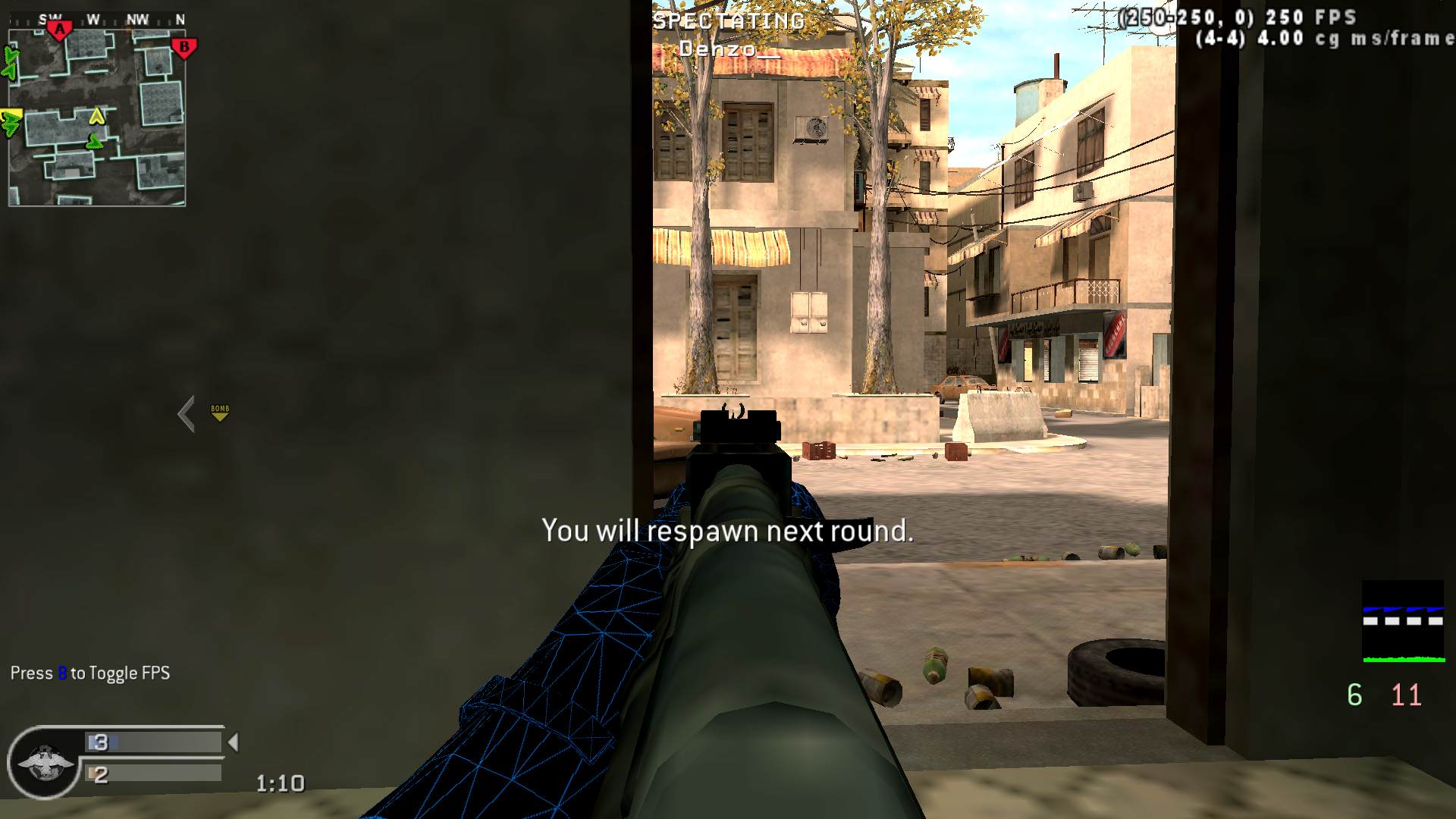Click the yellow player arrow on the minimap
Image resolution: width=1456 pixels, height=819 pixels.
96,116
